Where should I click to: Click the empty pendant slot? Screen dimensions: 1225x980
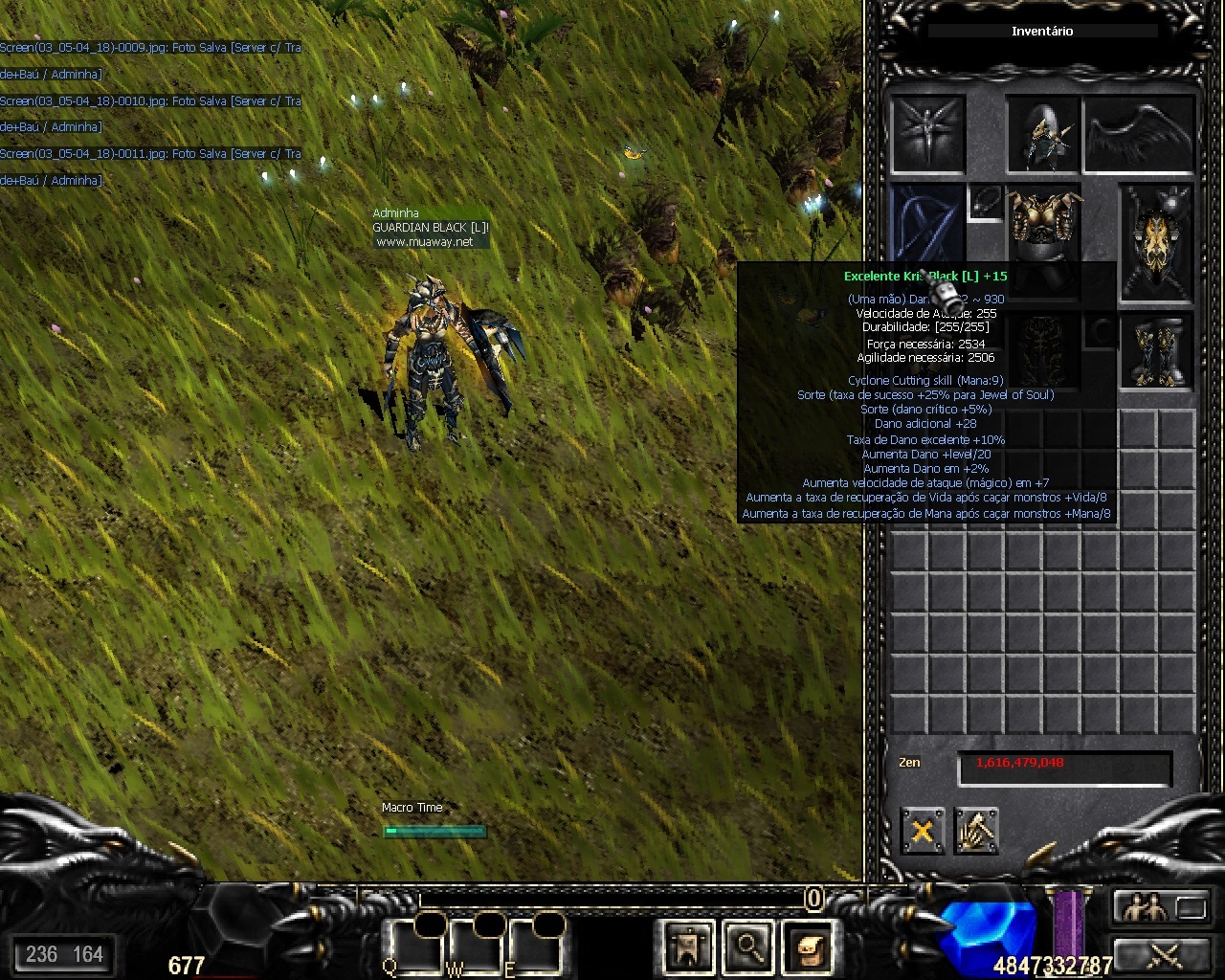(x=986, y=202)
